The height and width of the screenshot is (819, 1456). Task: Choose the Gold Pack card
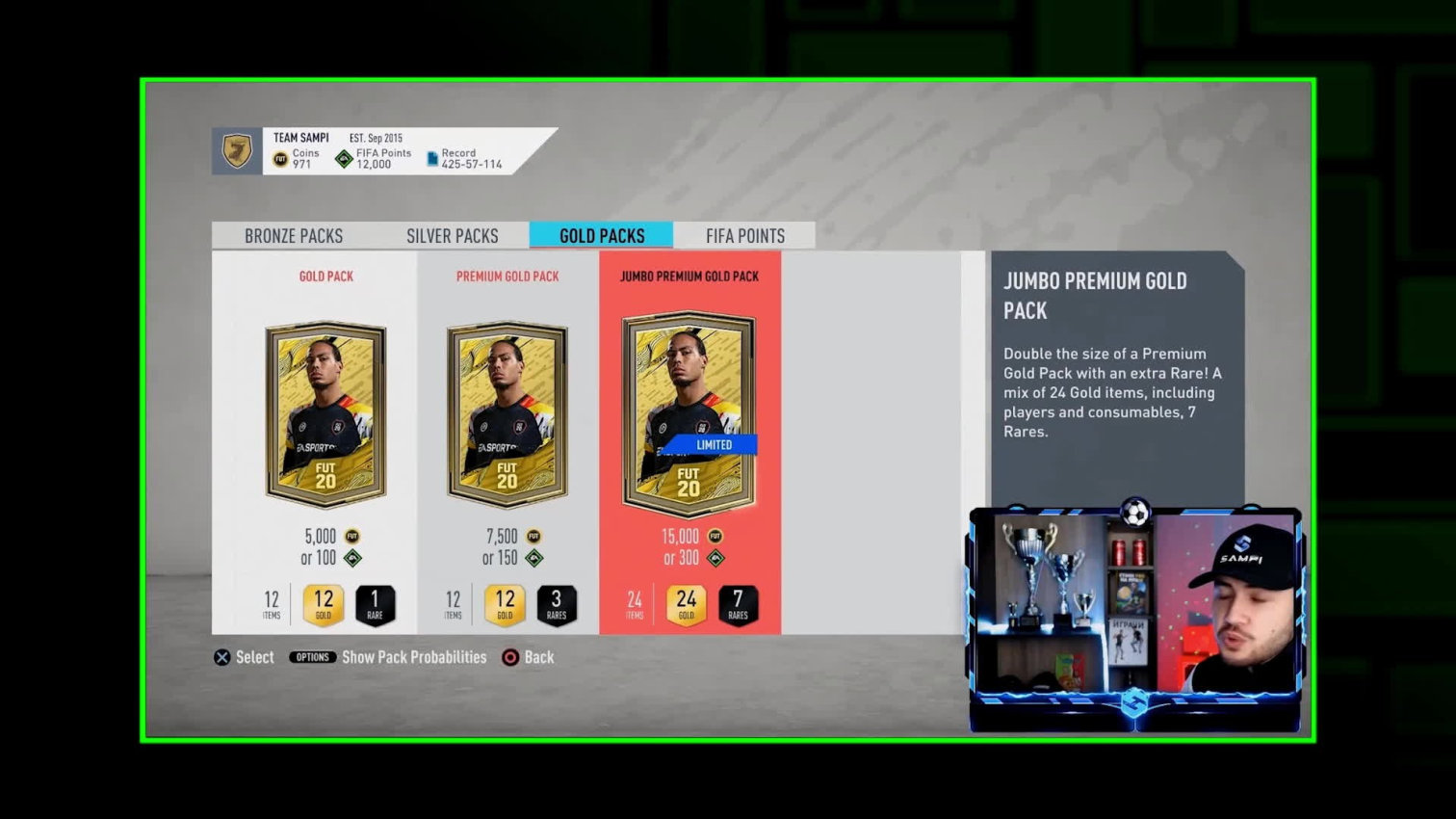click(325, 414)
